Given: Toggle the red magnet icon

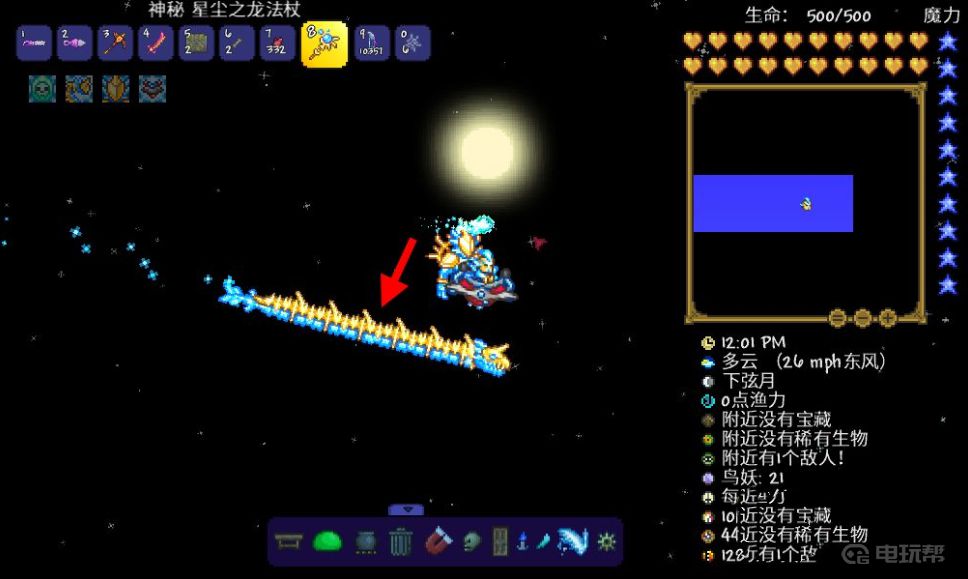Looking at the screenshot, I should [438, 542].
